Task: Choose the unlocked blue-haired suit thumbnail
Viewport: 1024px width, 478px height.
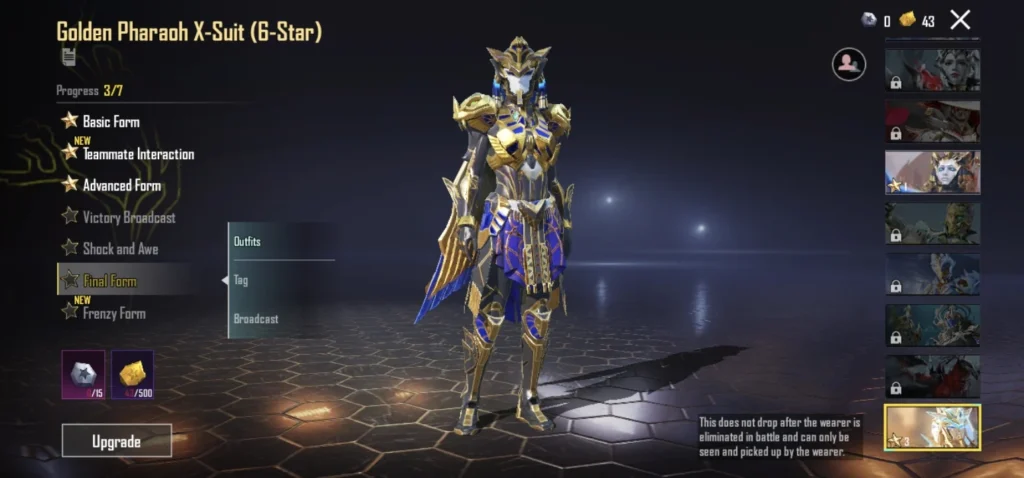Action: pyautogui.click(x=932, y=172)
